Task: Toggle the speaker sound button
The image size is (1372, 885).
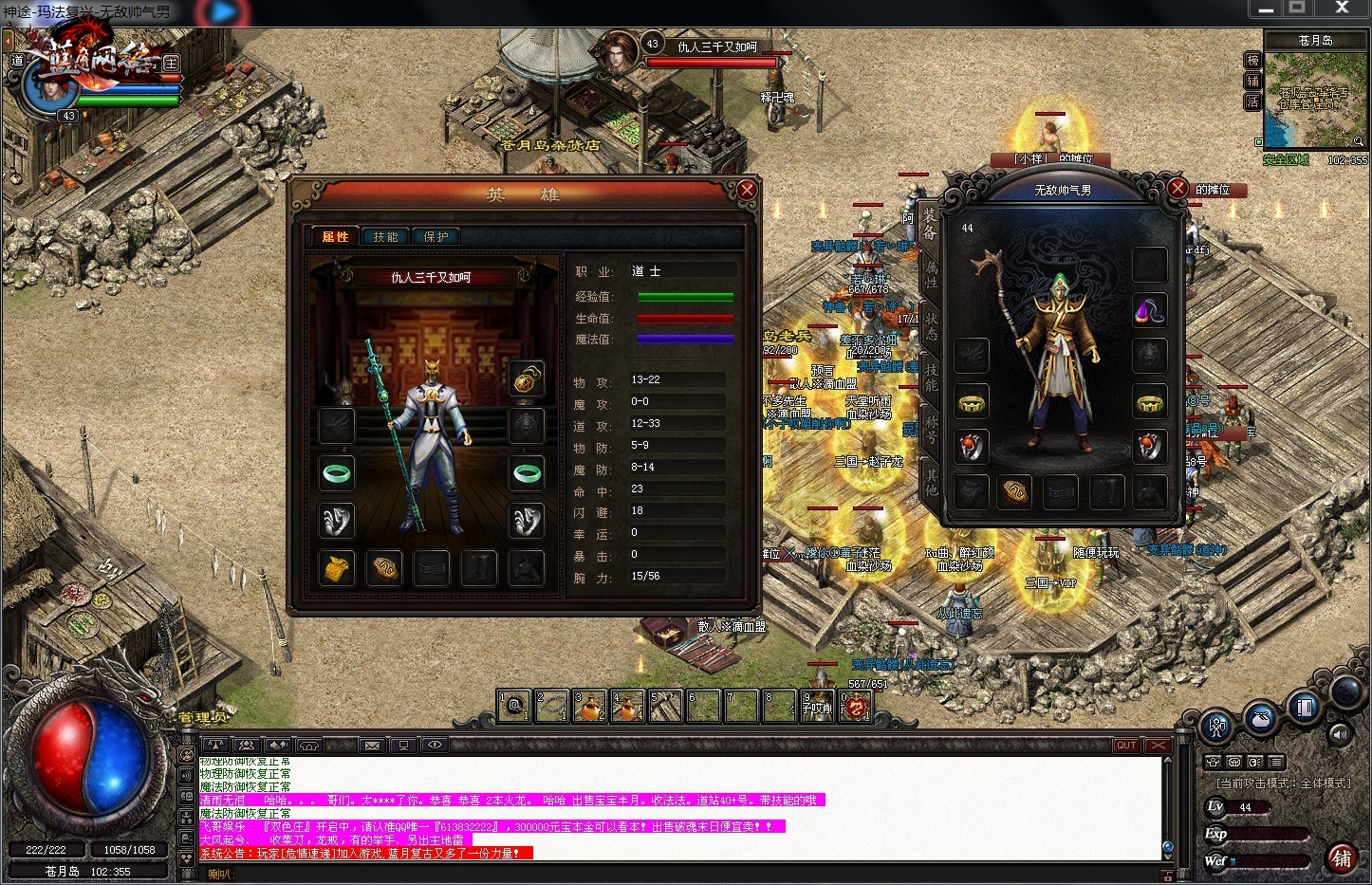Action: 1340,733
